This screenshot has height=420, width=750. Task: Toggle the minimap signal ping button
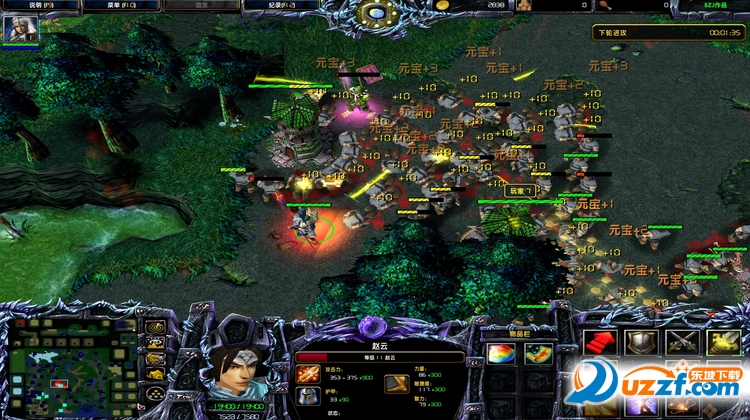coord(156,327)
